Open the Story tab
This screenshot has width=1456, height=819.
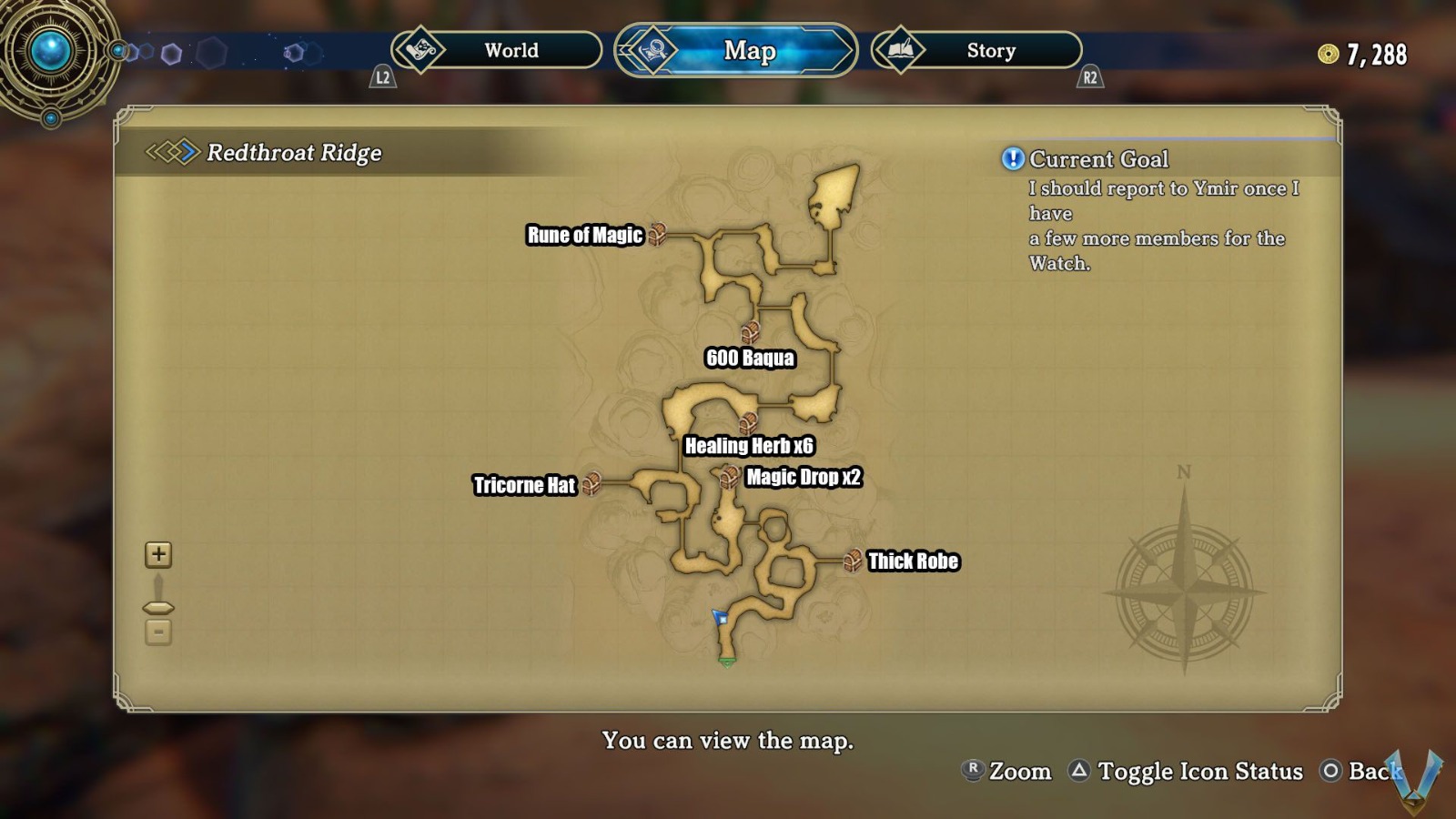coord(989,51)
